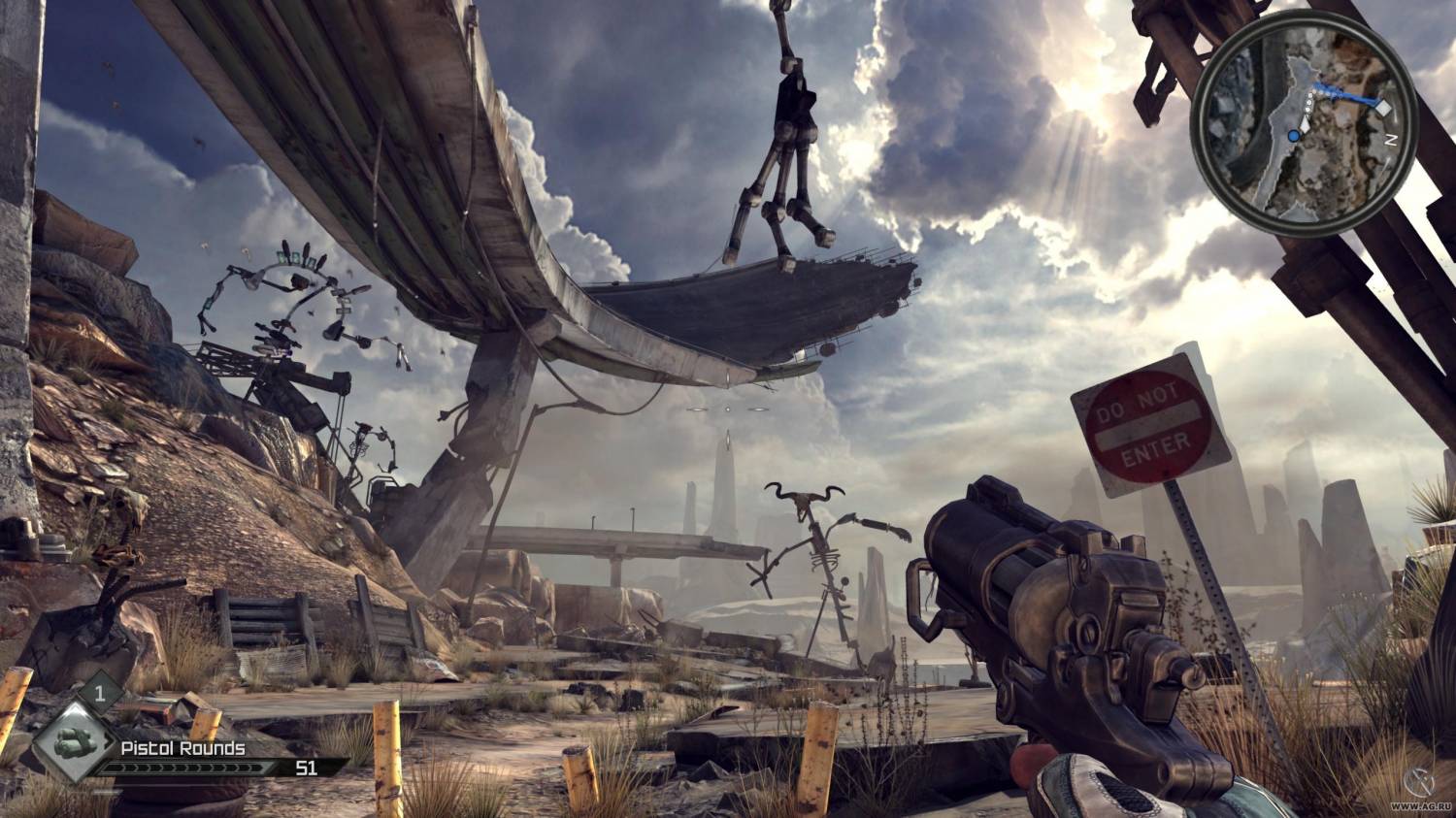Viewport: 1456px width, 818px height.
Task: Click the blue player dot on minimap
Action: pos(1294,138)
